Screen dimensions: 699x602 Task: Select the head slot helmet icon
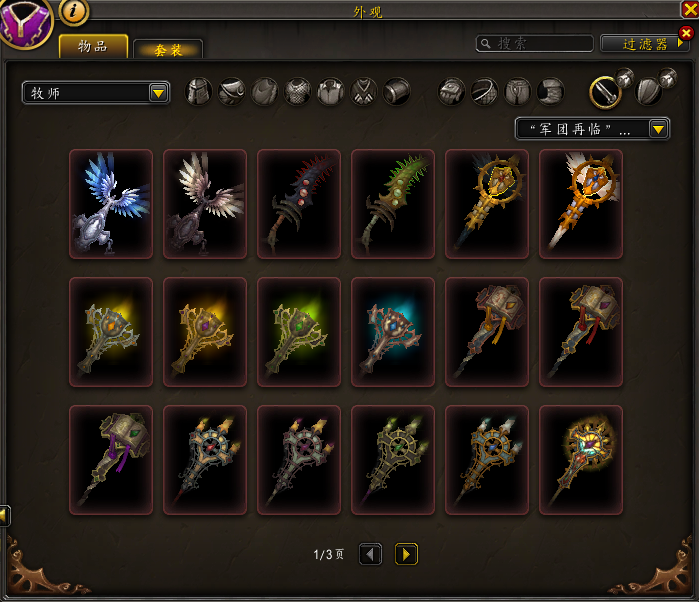tap(200, 91)
